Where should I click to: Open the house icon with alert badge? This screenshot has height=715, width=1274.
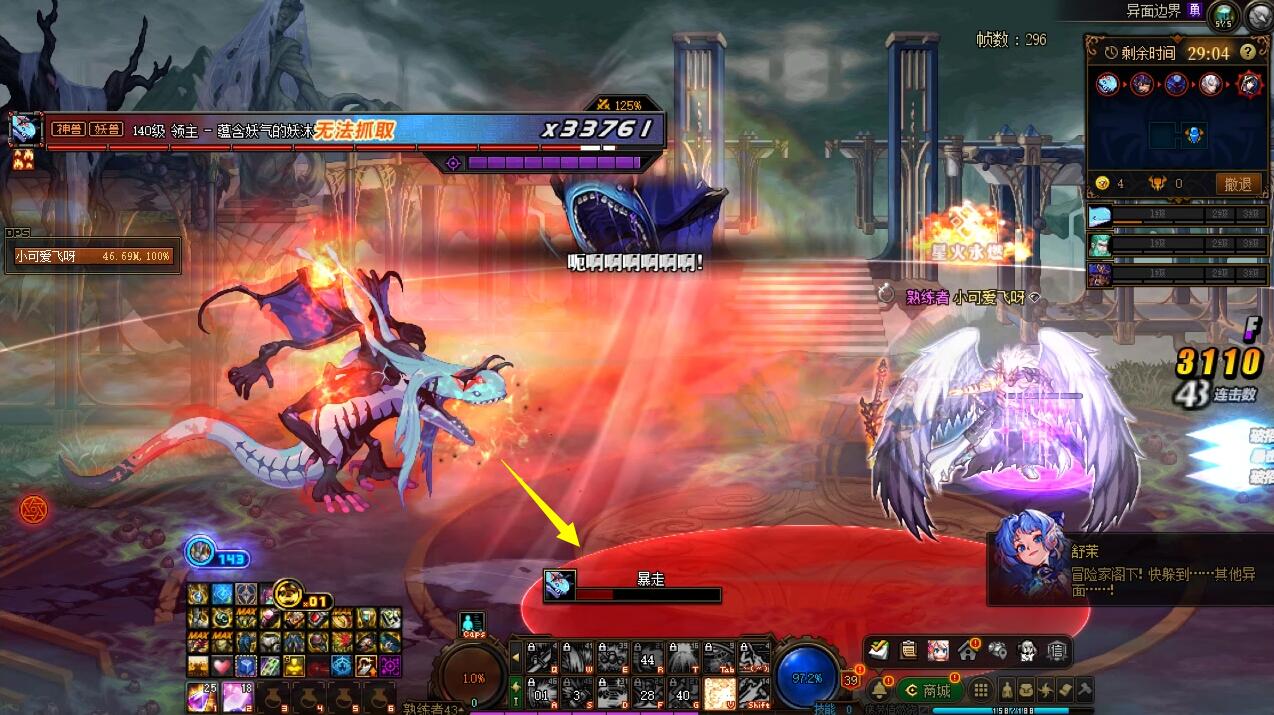point(967,650)
